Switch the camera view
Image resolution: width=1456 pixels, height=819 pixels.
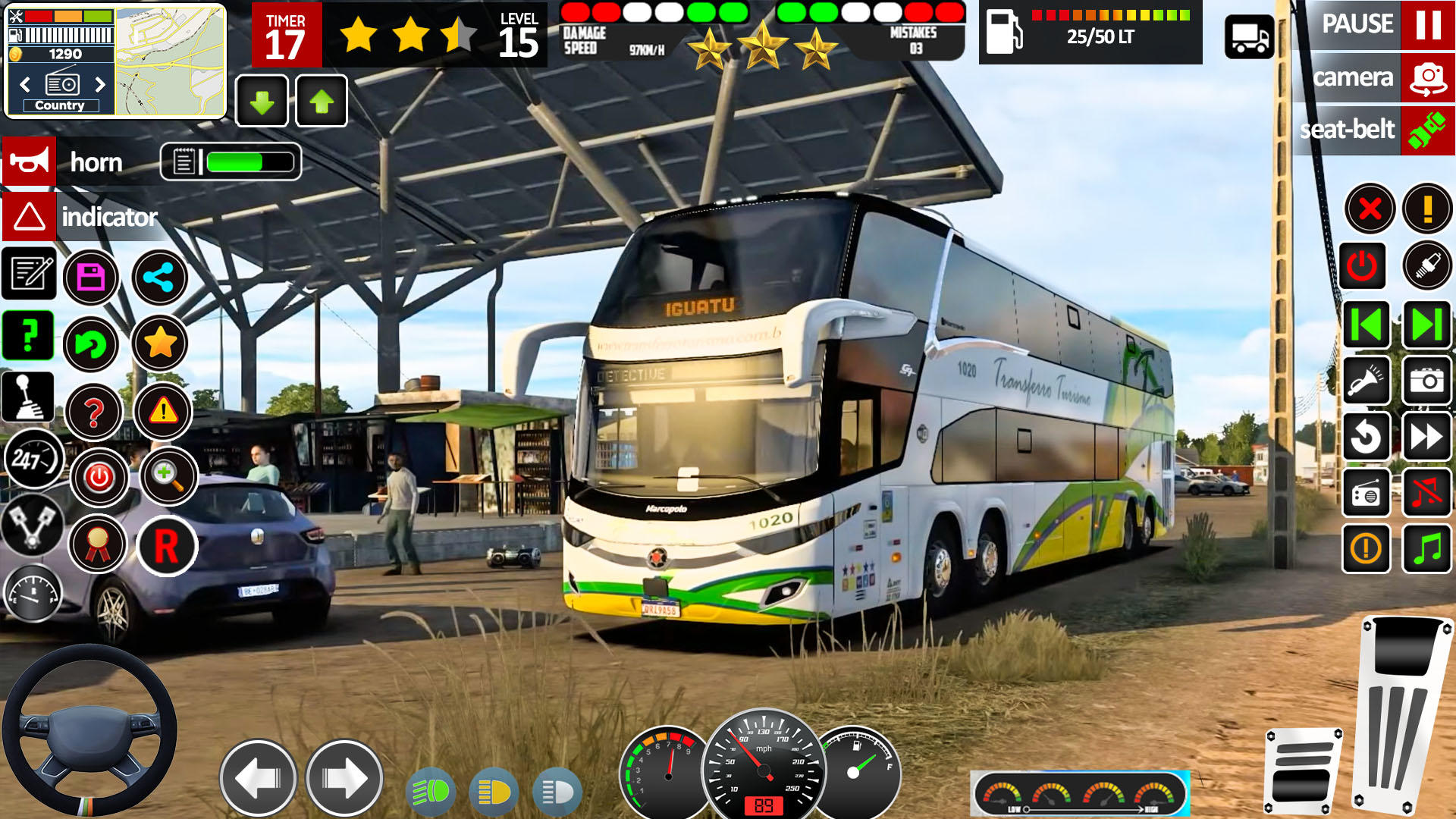[1427, 78]
